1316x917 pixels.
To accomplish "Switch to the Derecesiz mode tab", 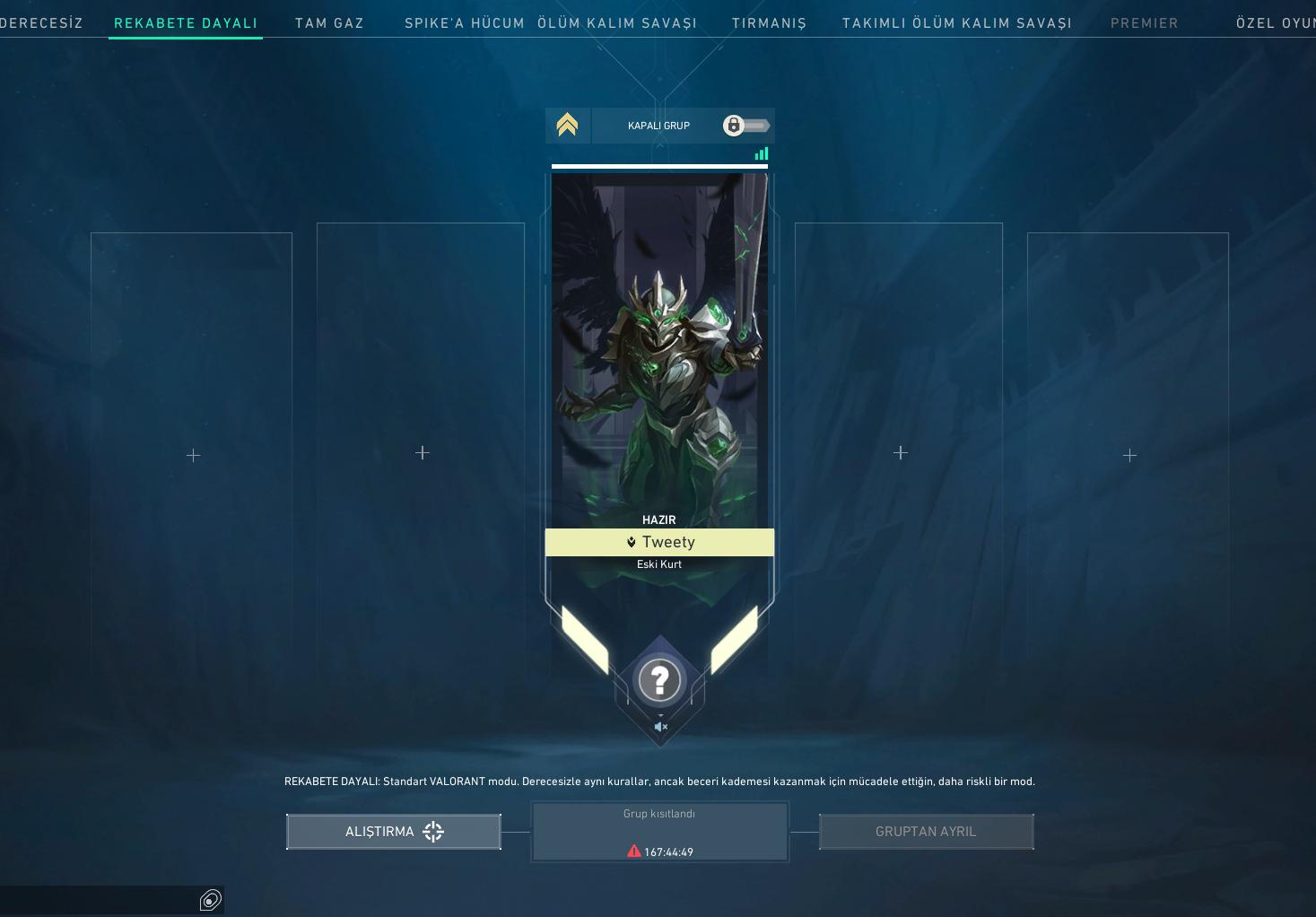I will pyautogui.click(x=42, y=23).
